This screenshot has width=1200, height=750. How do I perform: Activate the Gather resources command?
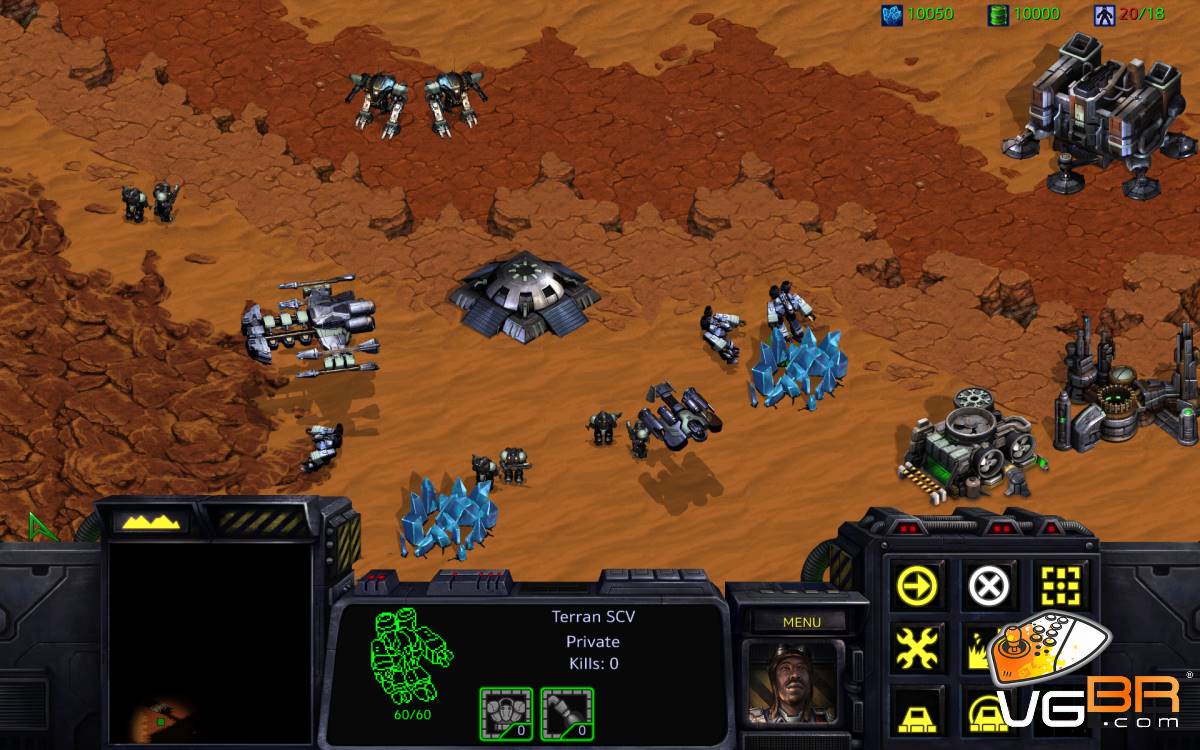pyautogui.click(x=985, y=648)
